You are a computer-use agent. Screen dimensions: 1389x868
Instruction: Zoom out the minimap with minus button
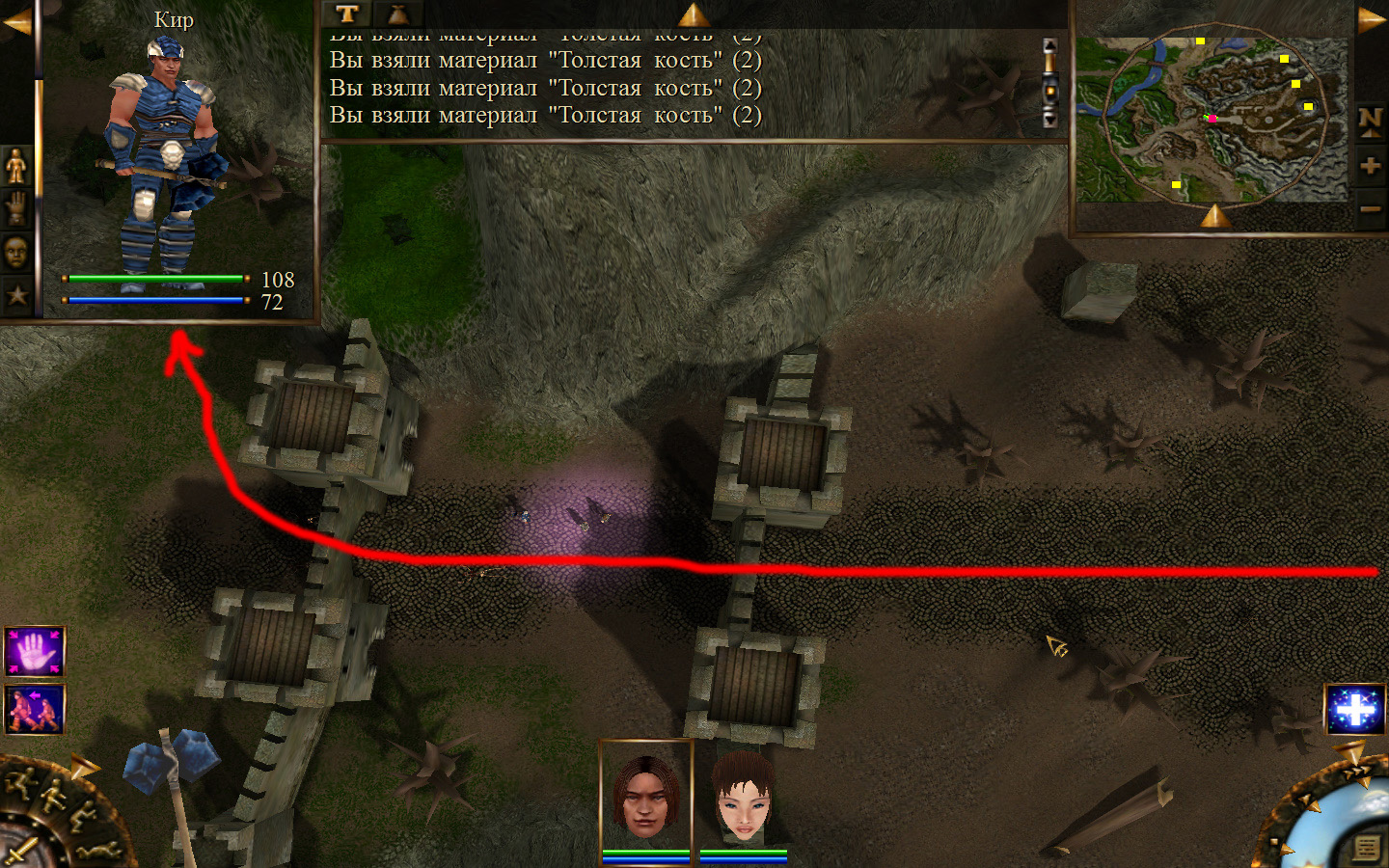click(x=1370, y=208)
